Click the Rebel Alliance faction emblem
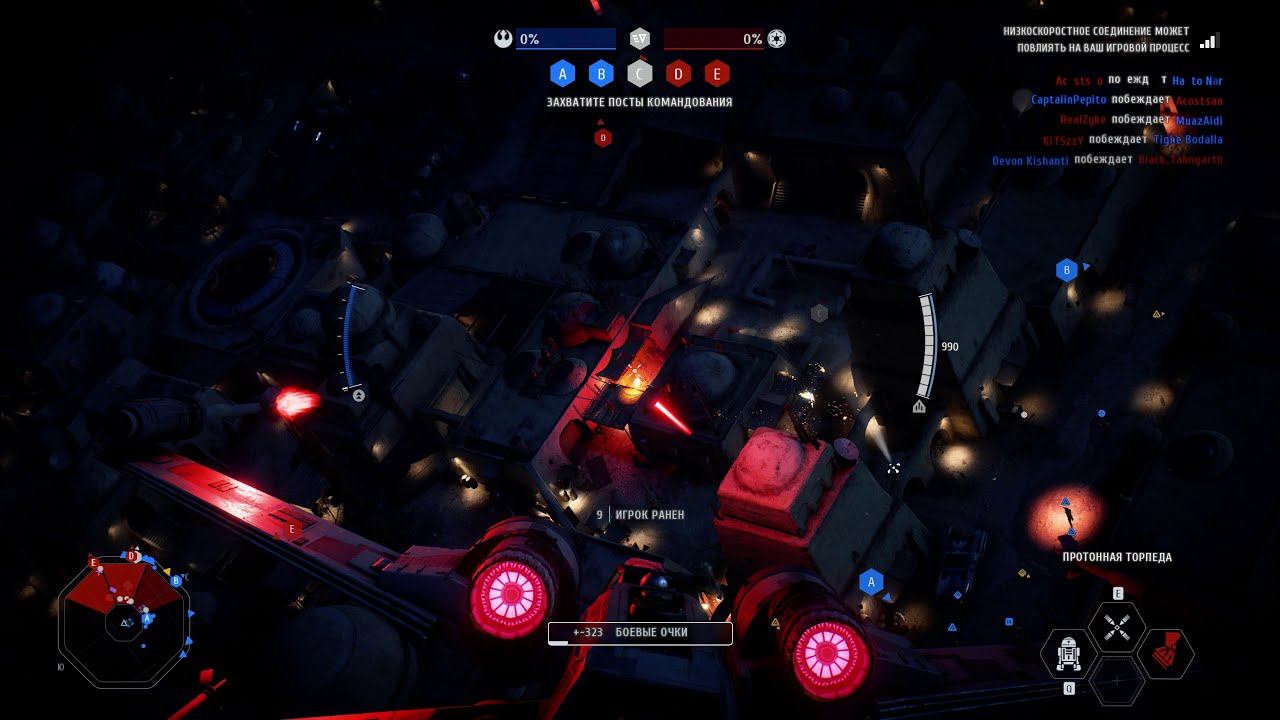 tap(503, 39)
